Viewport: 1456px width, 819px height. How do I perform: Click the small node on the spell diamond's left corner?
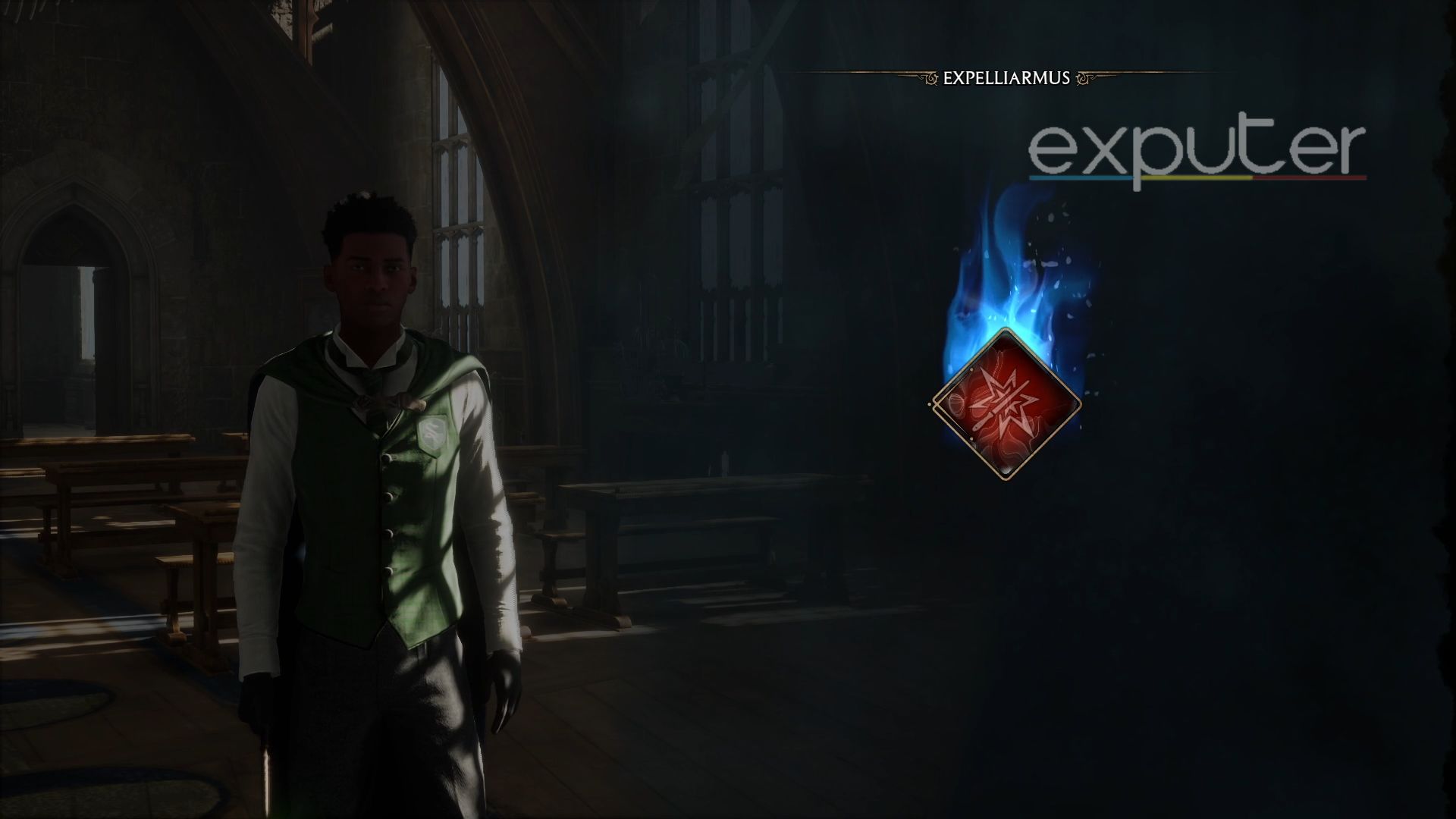coord(930,404)
